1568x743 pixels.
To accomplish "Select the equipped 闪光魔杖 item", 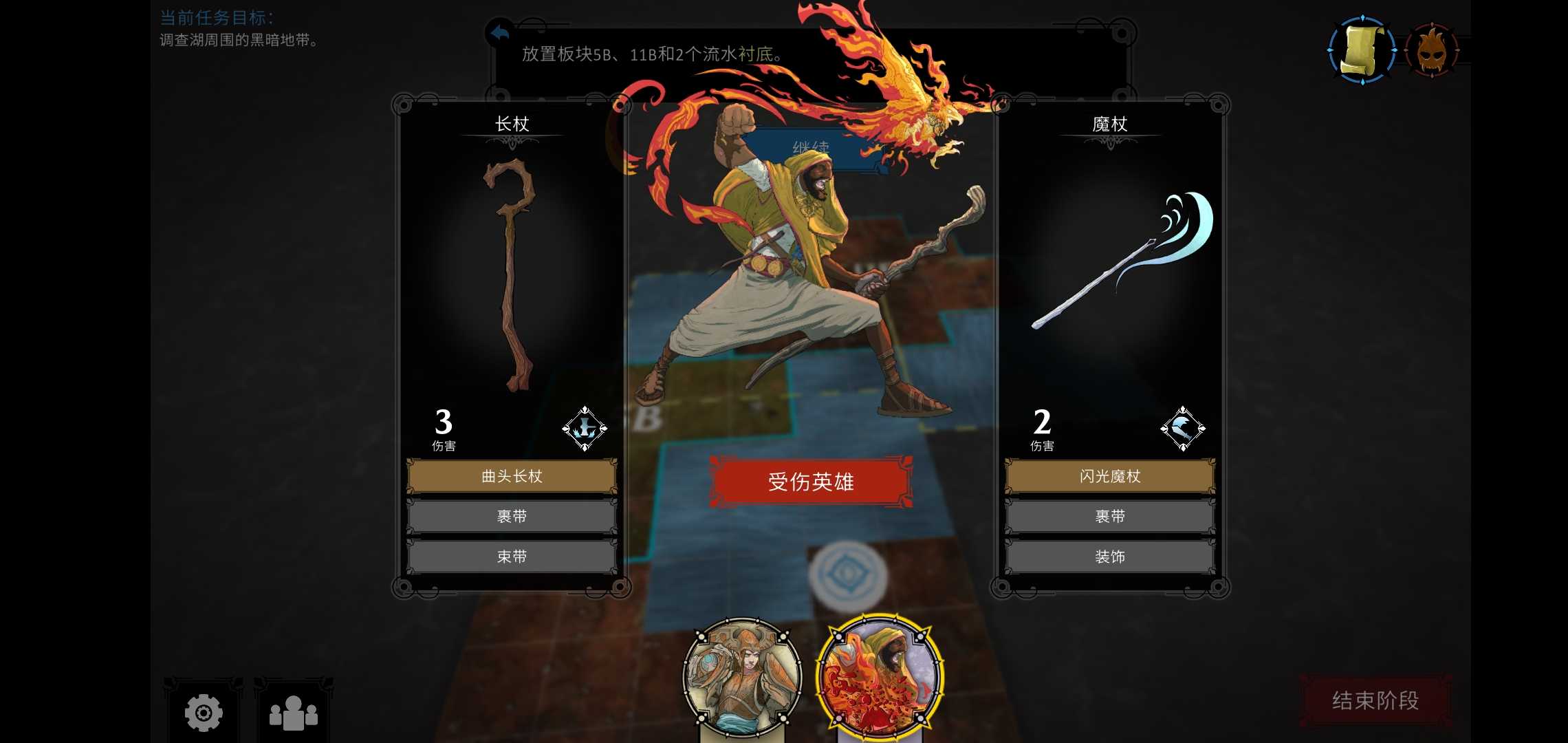I will (1109, 475).
